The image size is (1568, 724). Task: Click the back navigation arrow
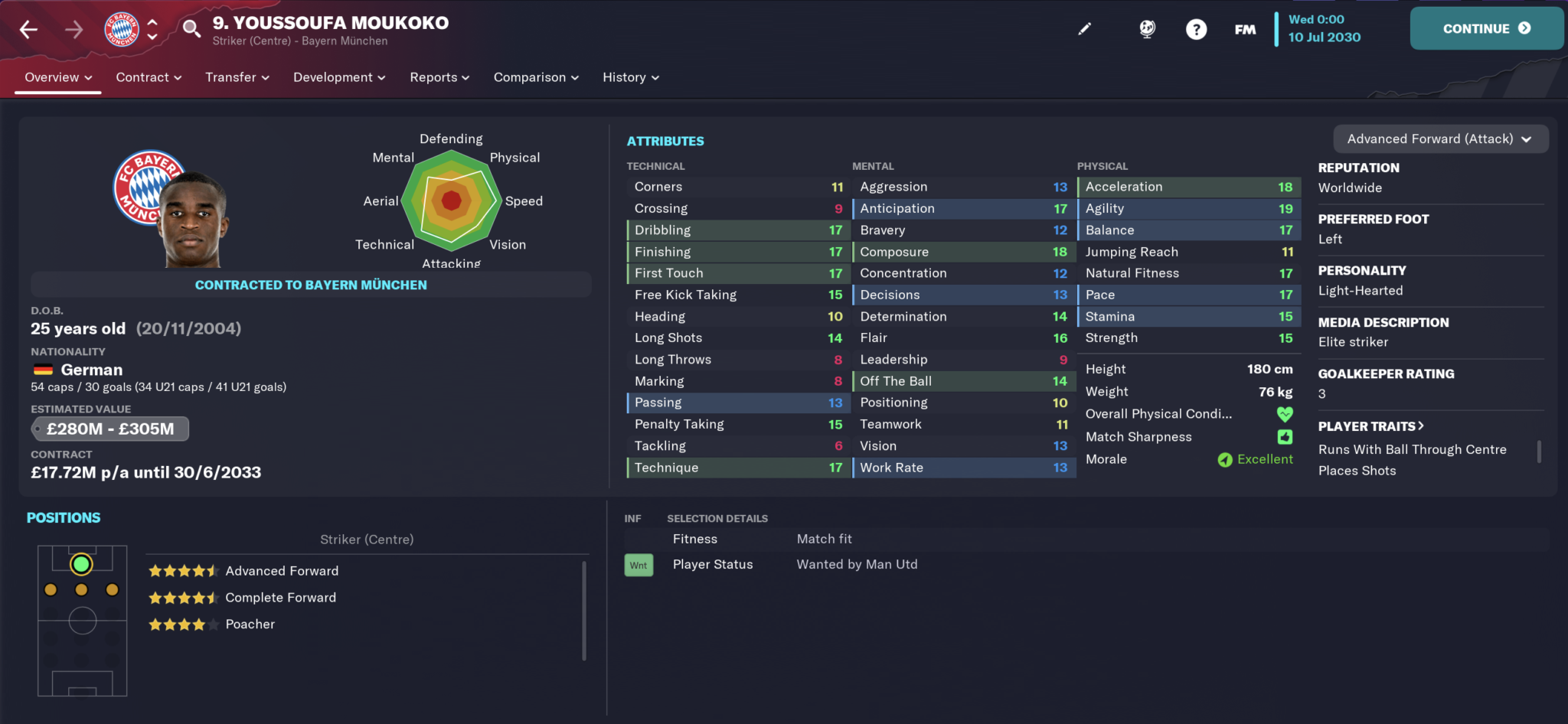coord(28,28)
